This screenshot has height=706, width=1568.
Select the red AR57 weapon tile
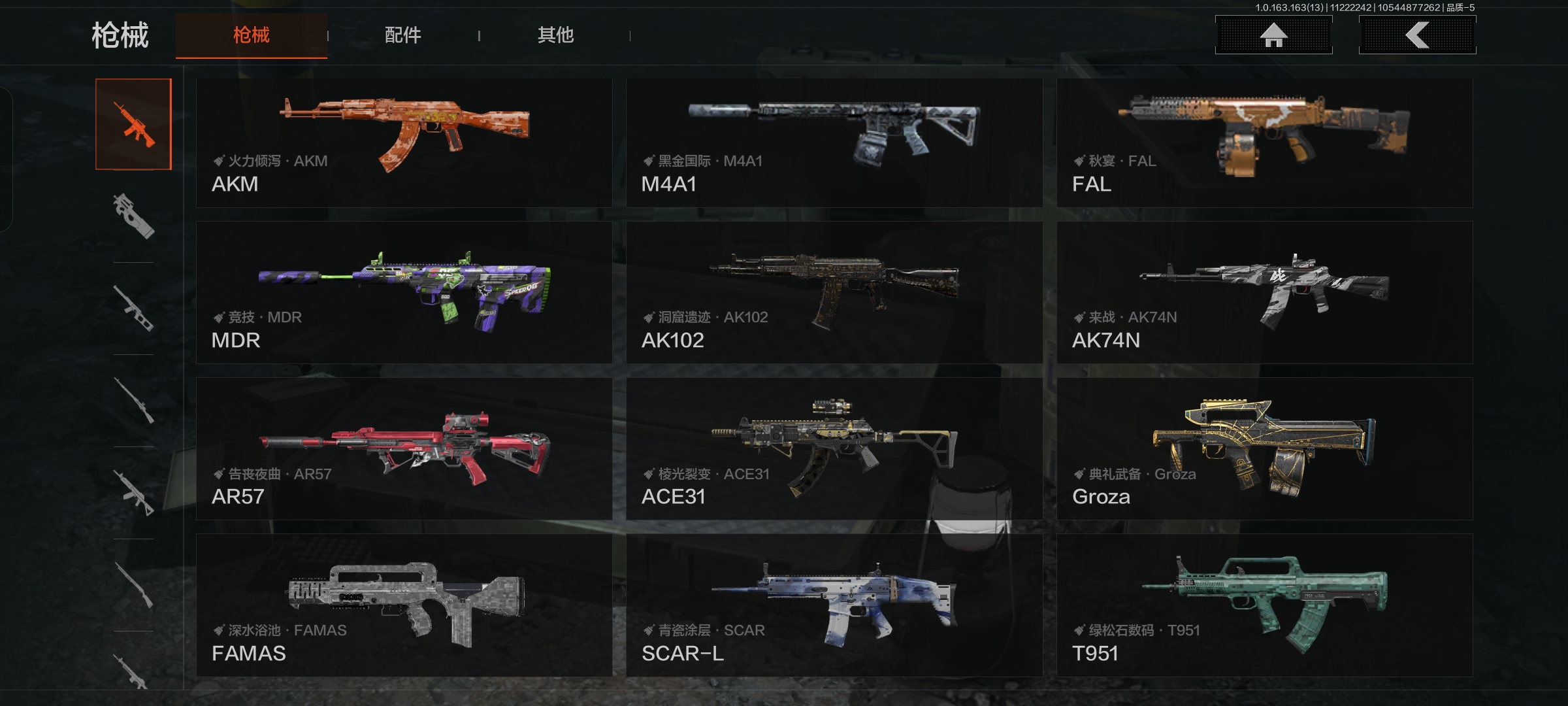tap(404, 448)
